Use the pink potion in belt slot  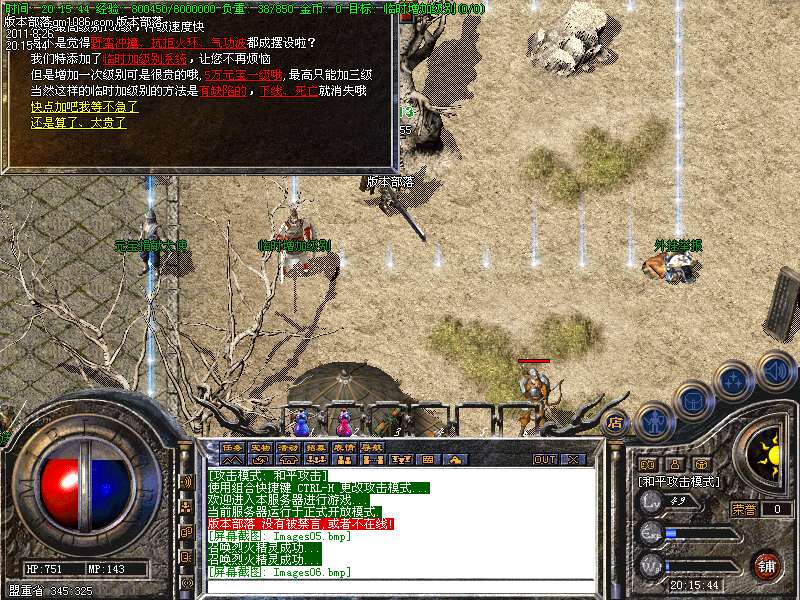click(343, 419)
